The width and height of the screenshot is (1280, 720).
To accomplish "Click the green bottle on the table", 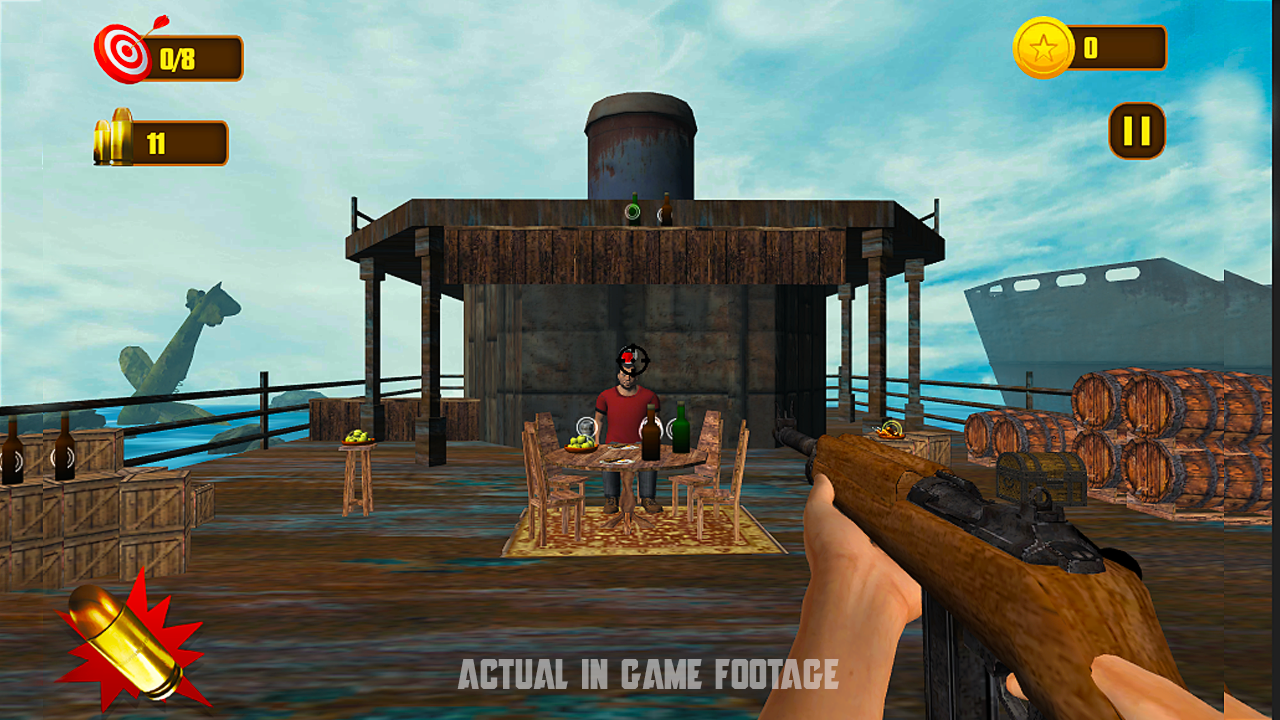I will click(679, 428).
